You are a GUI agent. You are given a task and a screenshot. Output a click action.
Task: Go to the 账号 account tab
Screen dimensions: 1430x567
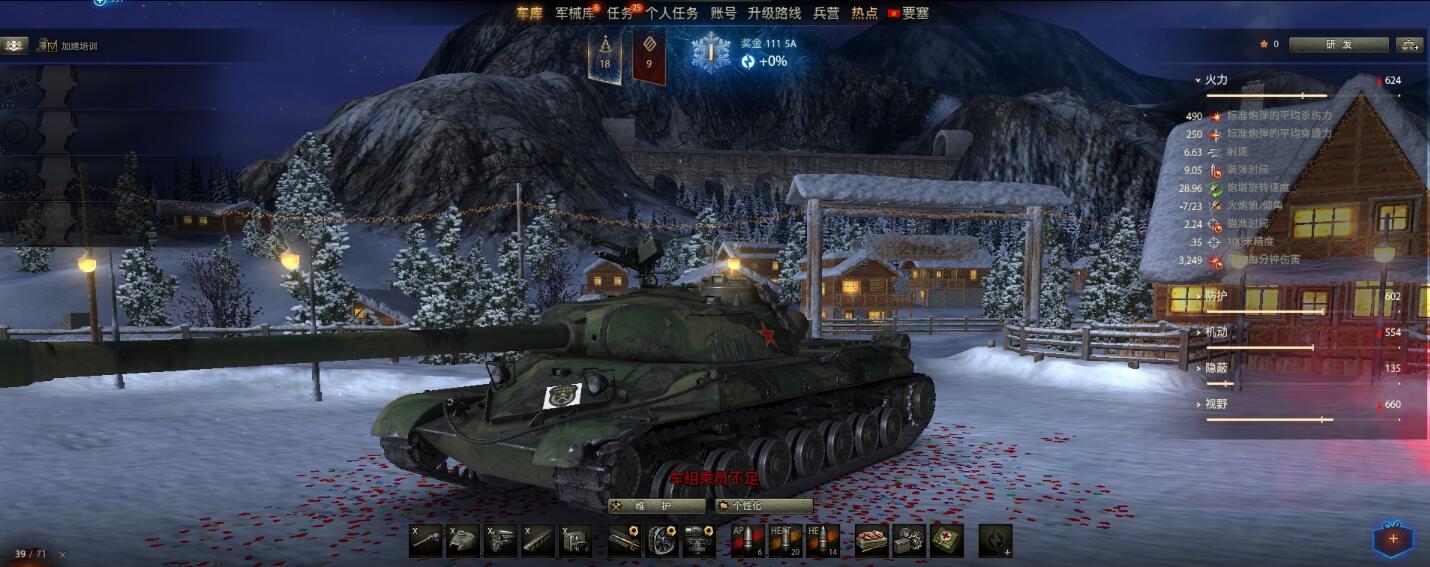tap(723, 13)
